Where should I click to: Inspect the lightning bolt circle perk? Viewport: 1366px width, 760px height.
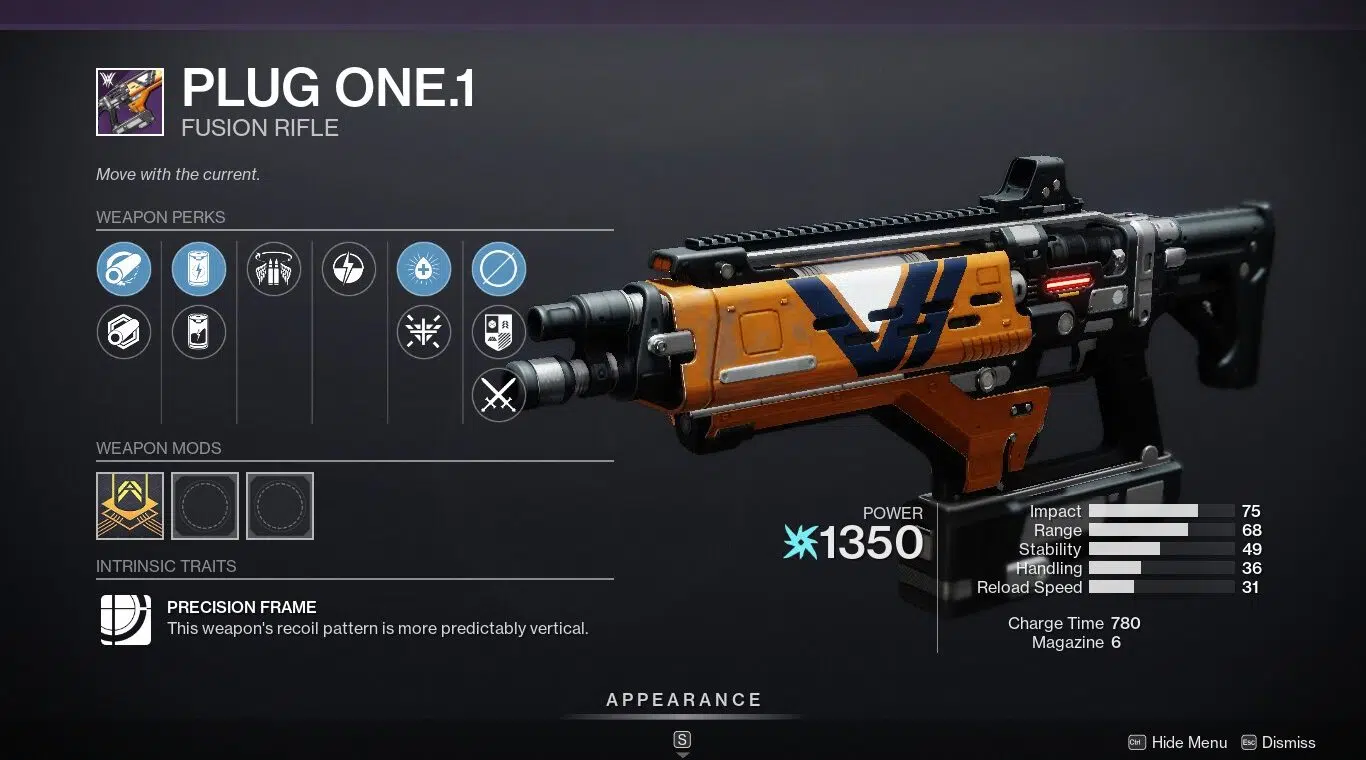click(x=349, y=269)
